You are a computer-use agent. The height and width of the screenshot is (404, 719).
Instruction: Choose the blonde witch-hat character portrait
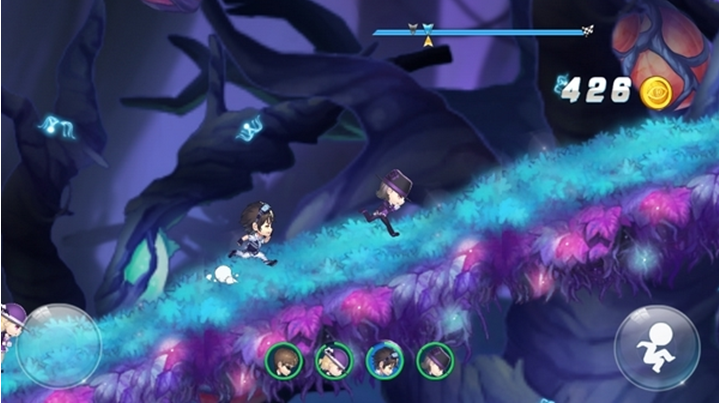point(333,360)
